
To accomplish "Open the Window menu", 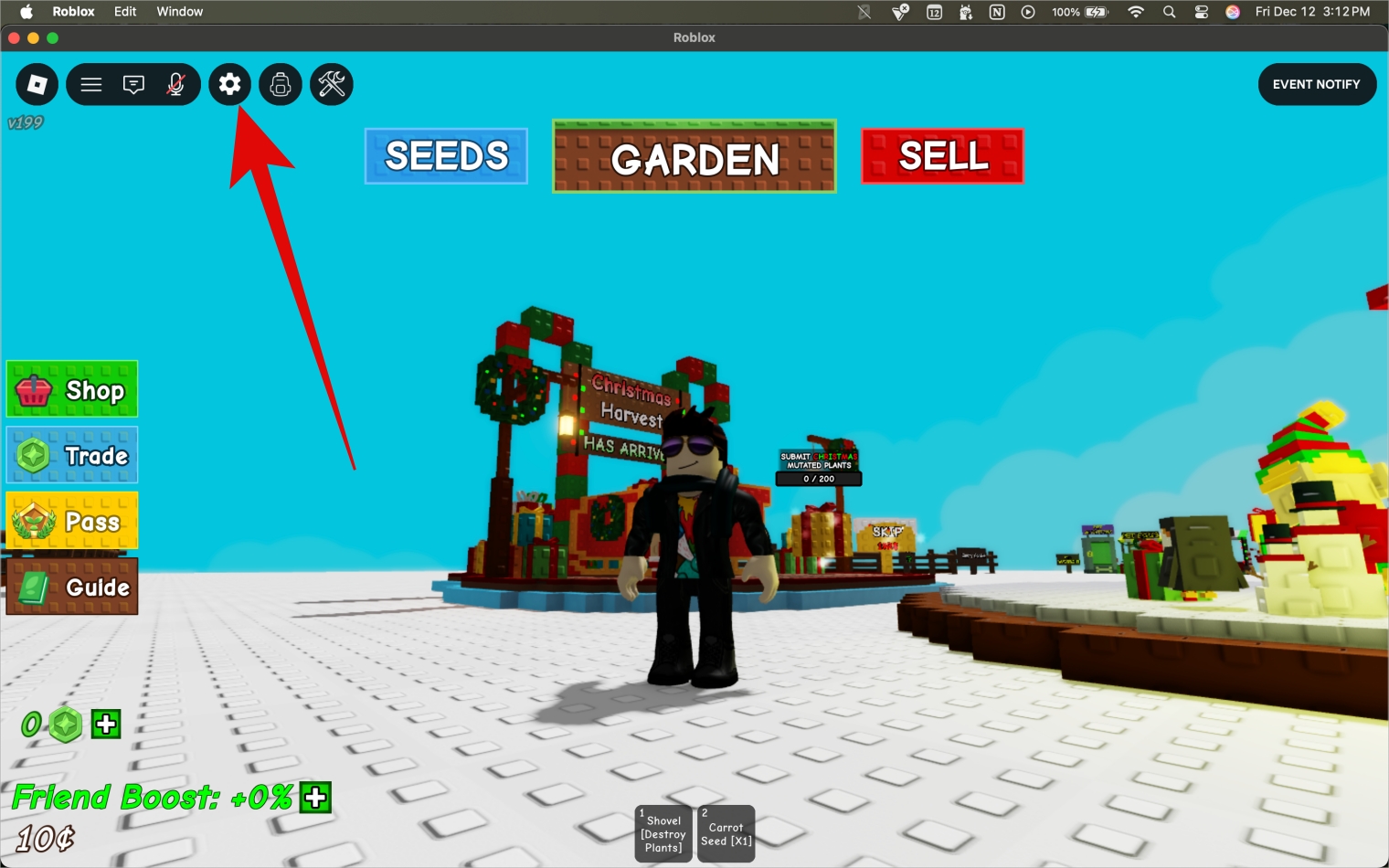I will coord(179,11).
